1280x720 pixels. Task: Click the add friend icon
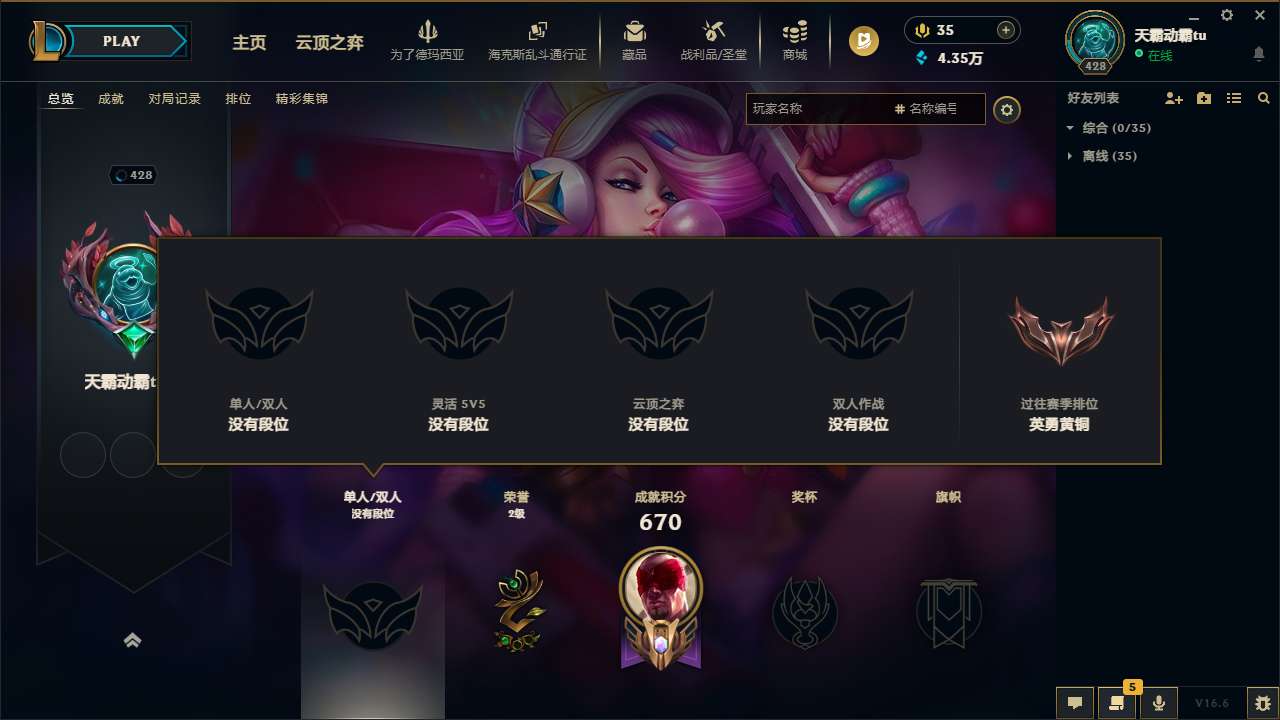(1173, 98)
